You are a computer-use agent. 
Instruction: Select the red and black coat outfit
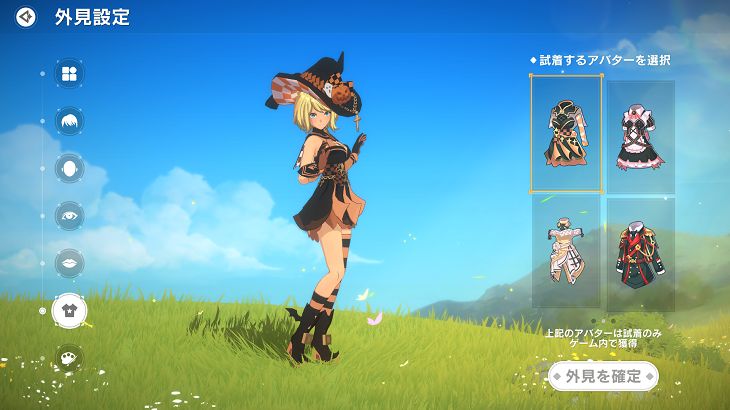tap(640, 253)
